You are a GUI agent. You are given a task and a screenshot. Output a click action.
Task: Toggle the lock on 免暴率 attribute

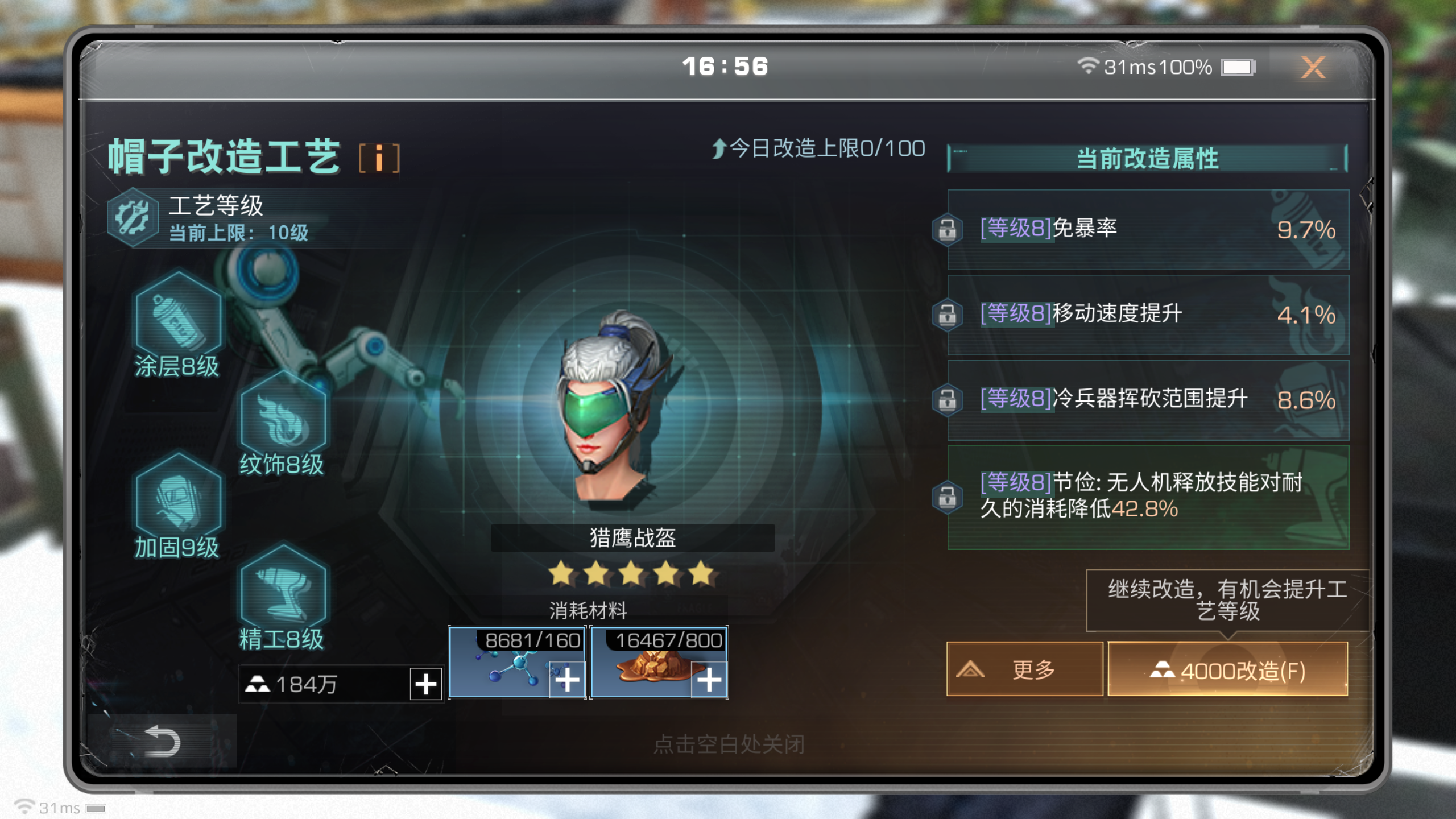[x=948, y=229]
